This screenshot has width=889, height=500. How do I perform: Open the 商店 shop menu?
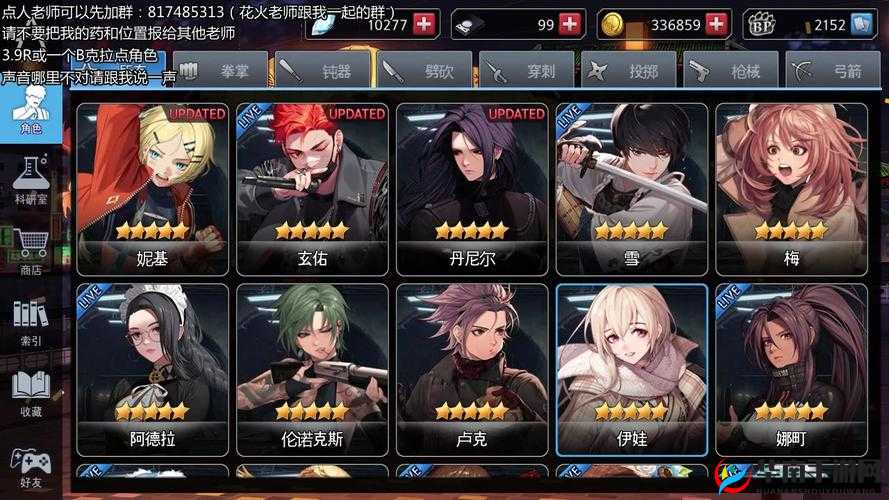pos(30,252)
